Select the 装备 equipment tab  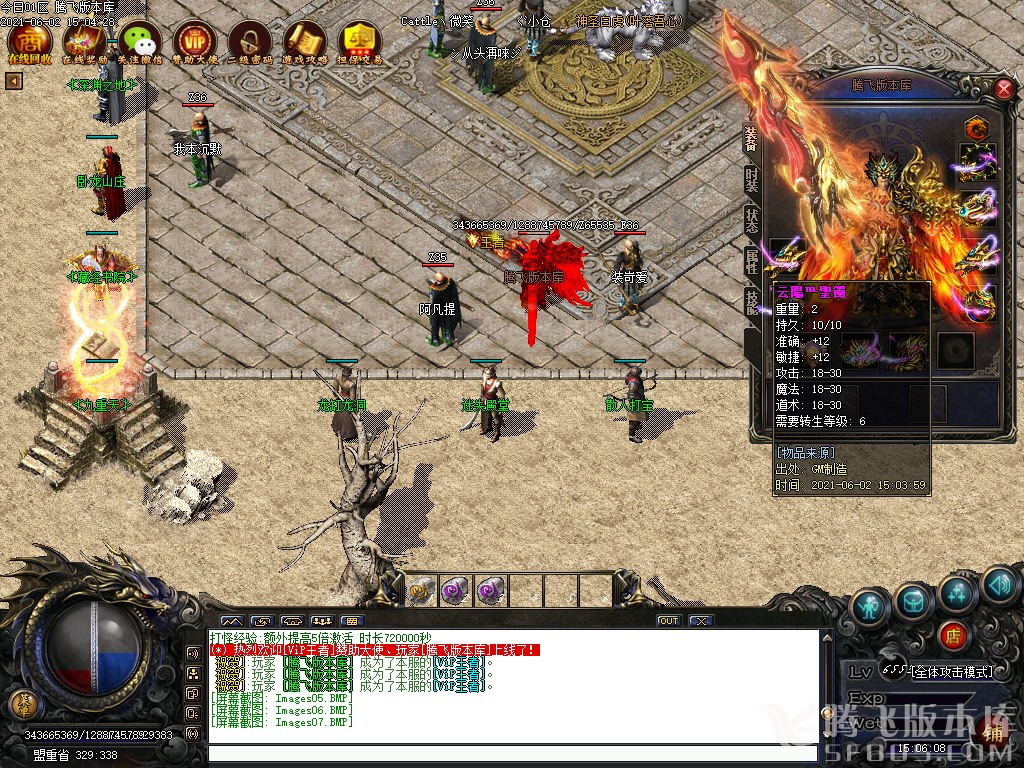(x=751, y=142)
